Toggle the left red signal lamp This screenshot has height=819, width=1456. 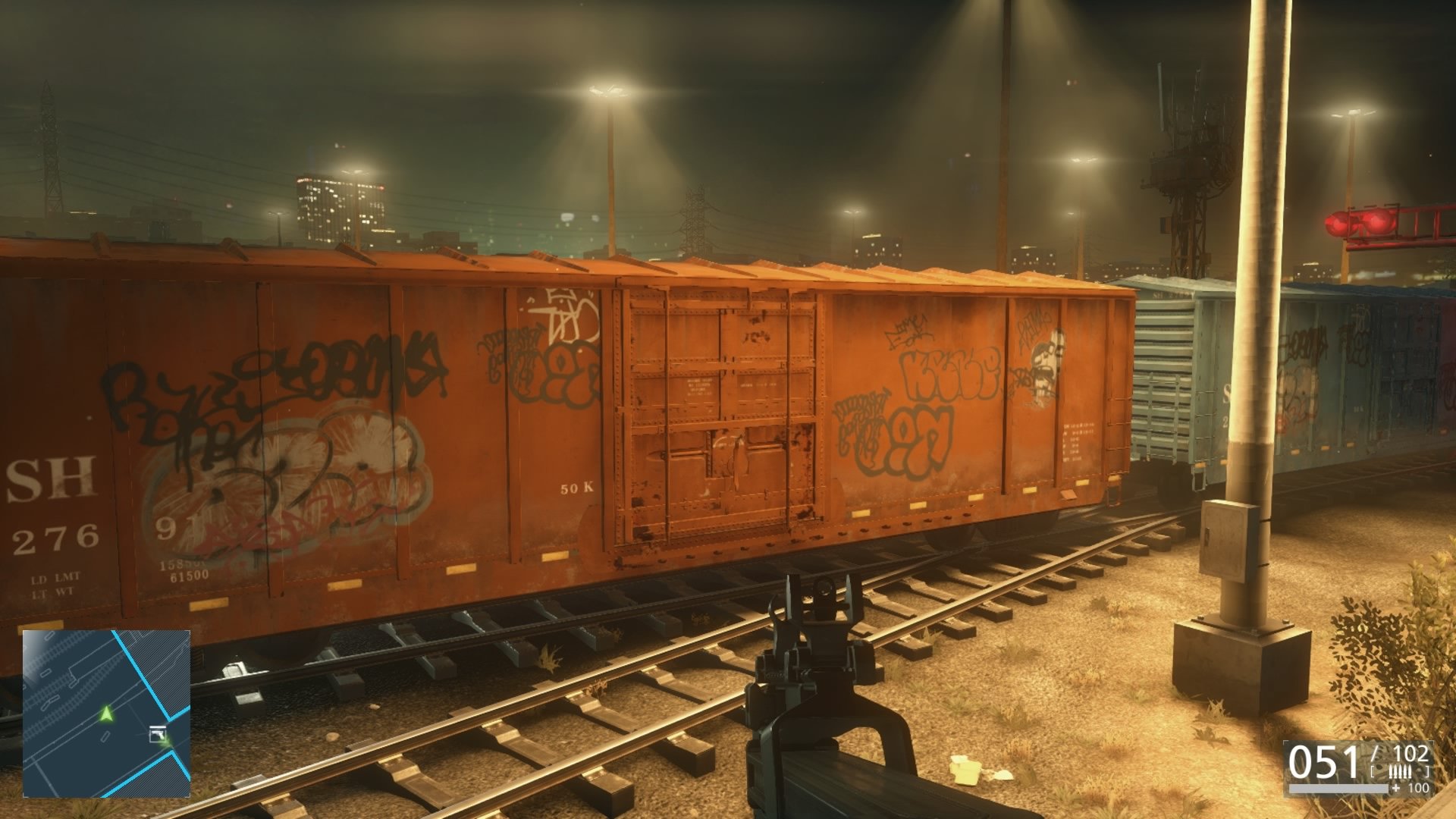pyautogui.click(x=1337, y=224)
